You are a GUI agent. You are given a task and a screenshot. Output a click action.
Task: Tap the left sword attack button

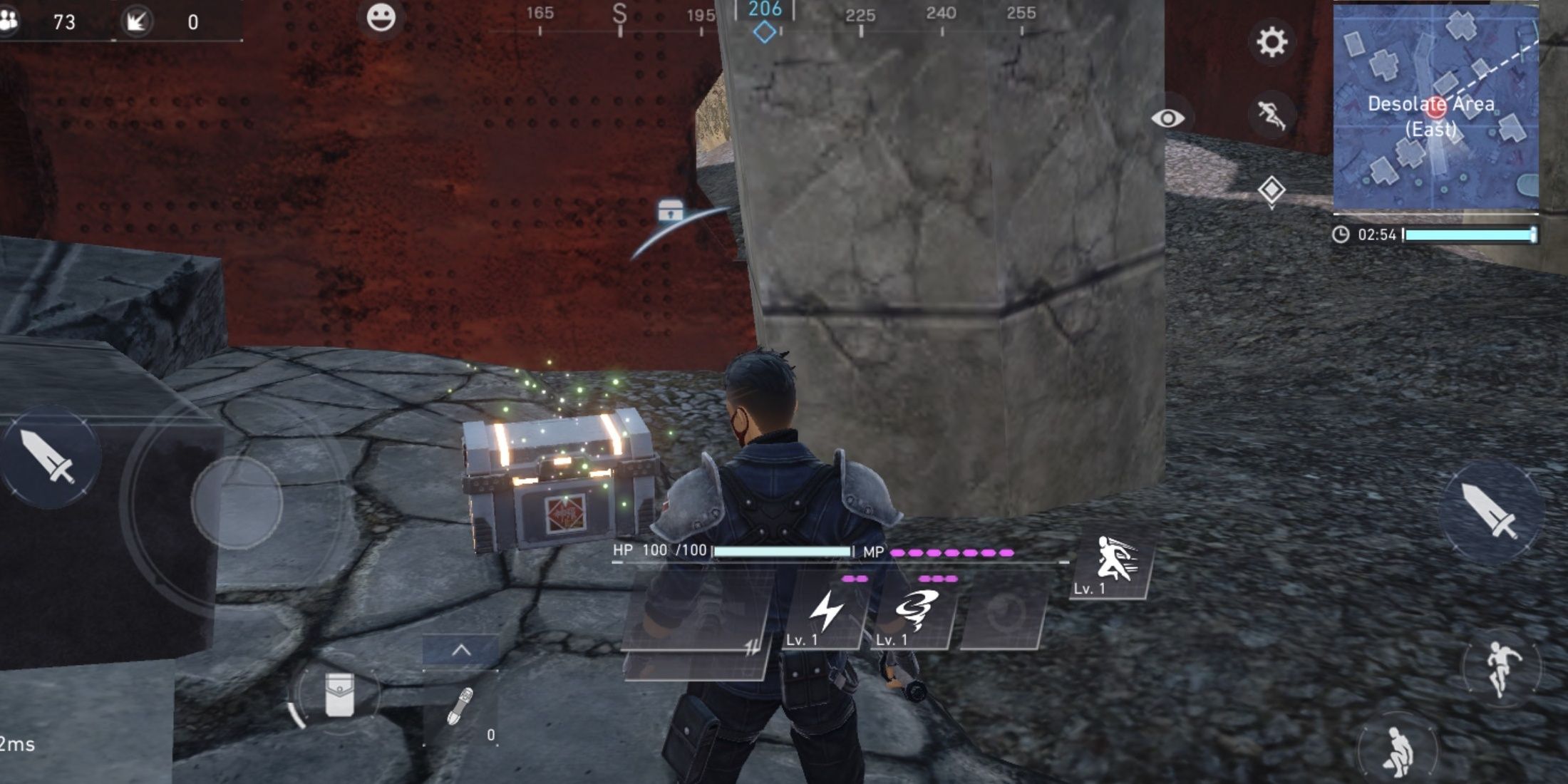[48, 457]
